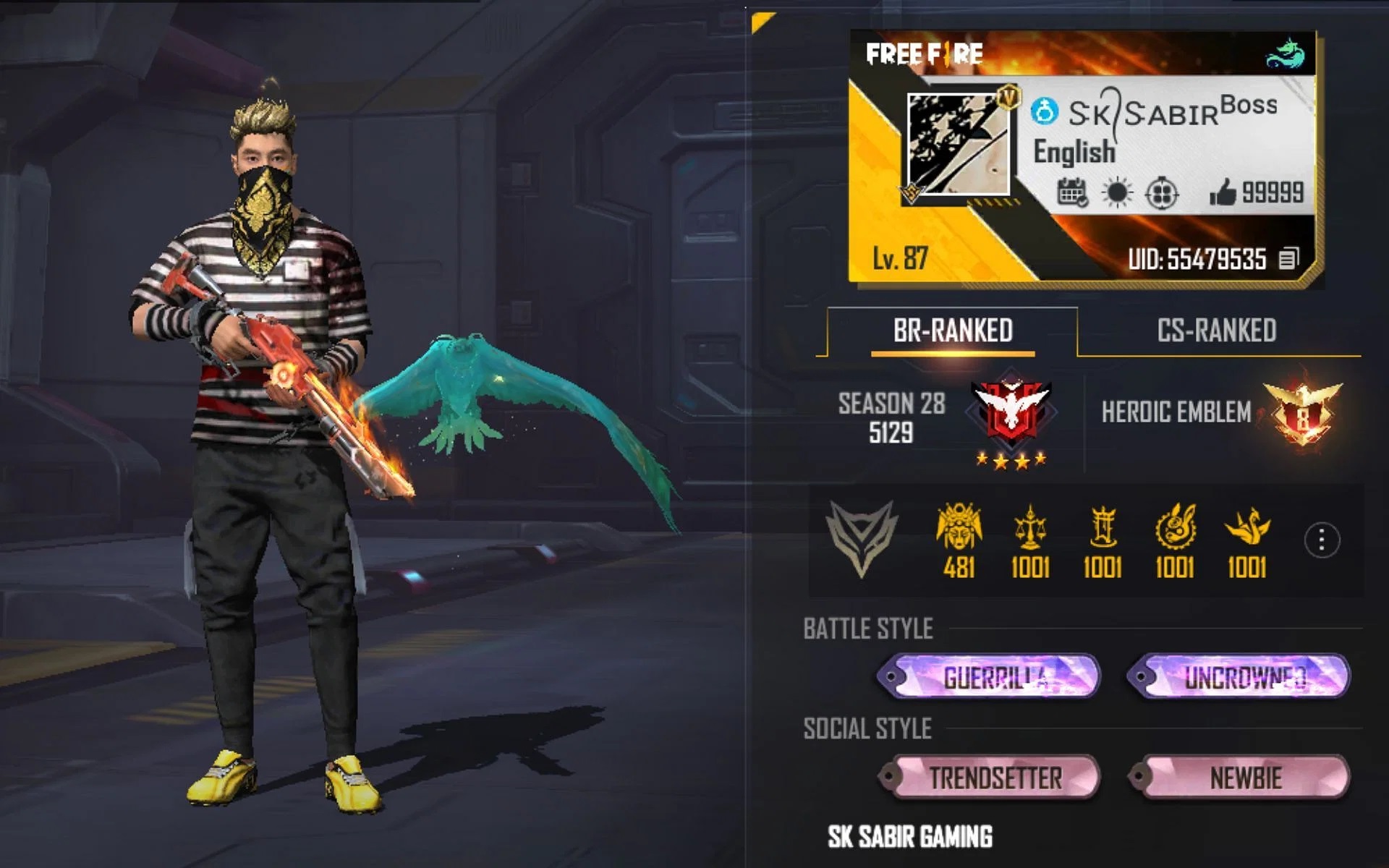Open the grey V-shaped emblem badge
This screenshot has height=868, width=1389.
[x=862, y=538]
